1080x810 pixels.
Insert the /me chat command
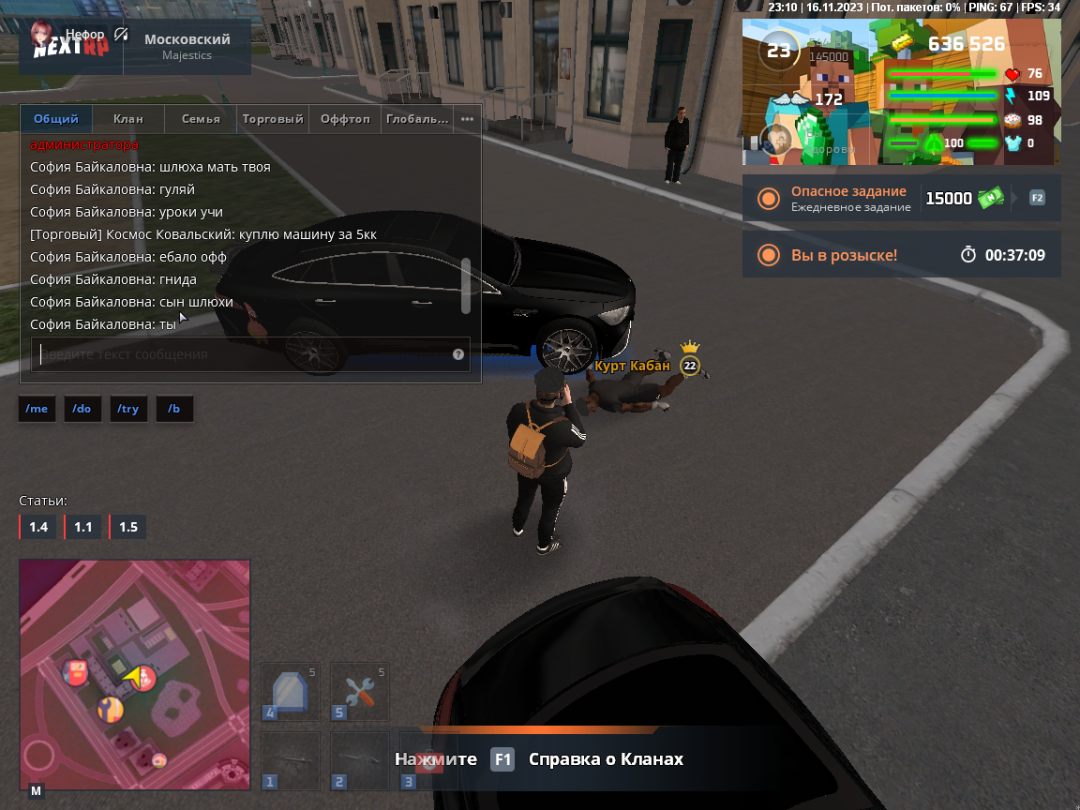tap(37, 409)
